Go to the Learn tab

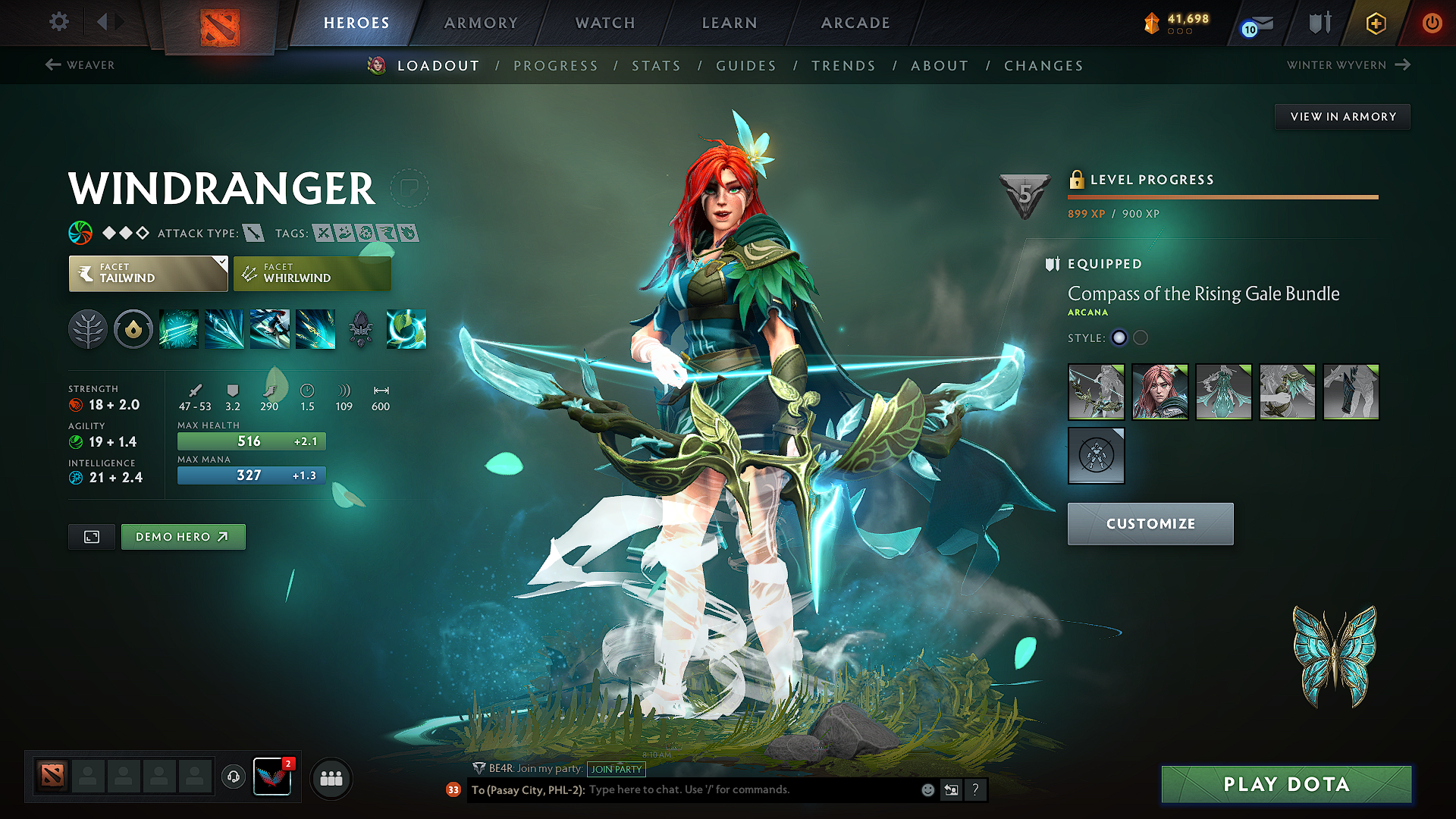[x=730, y=23]
